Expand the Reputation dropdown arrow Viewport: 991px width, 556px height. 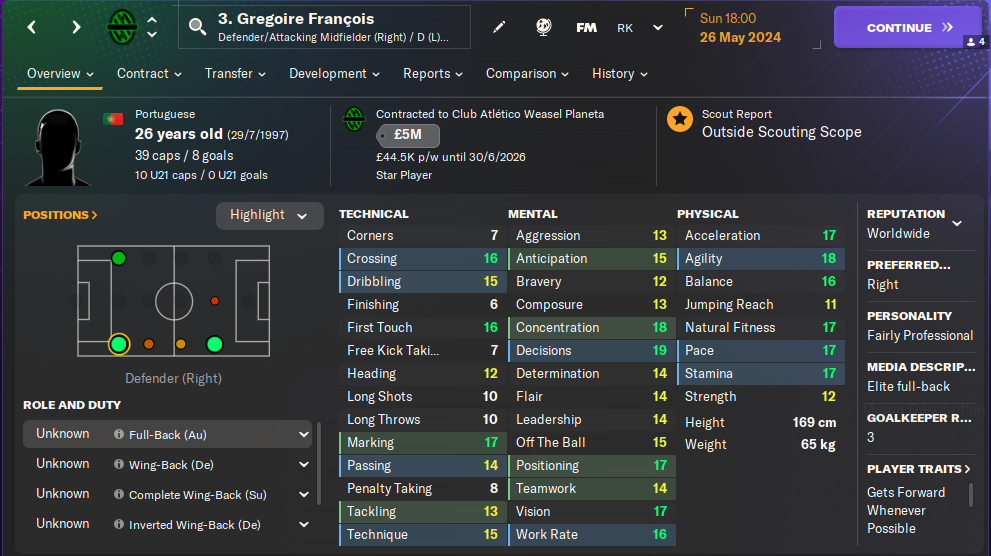click(957, 224)
